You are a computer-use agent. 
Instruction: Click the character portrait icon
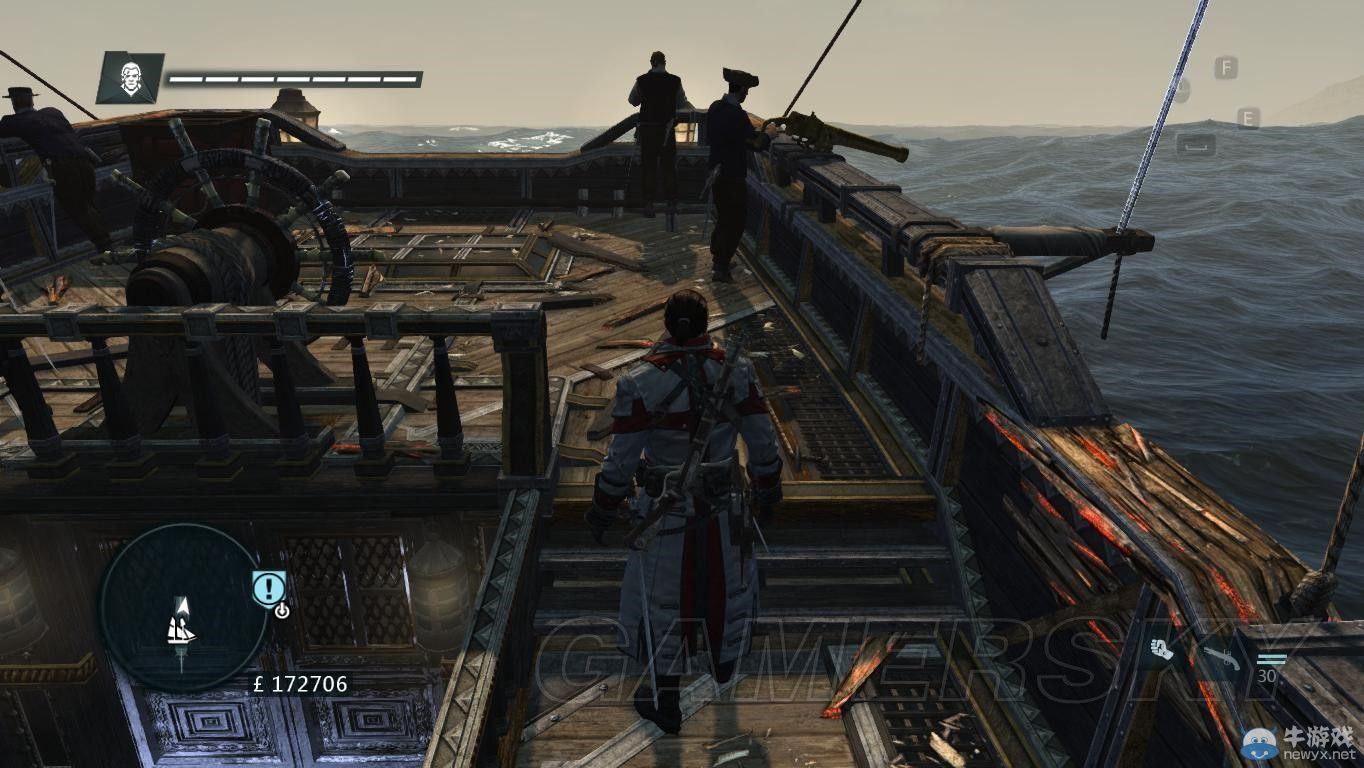coord(130,78)
